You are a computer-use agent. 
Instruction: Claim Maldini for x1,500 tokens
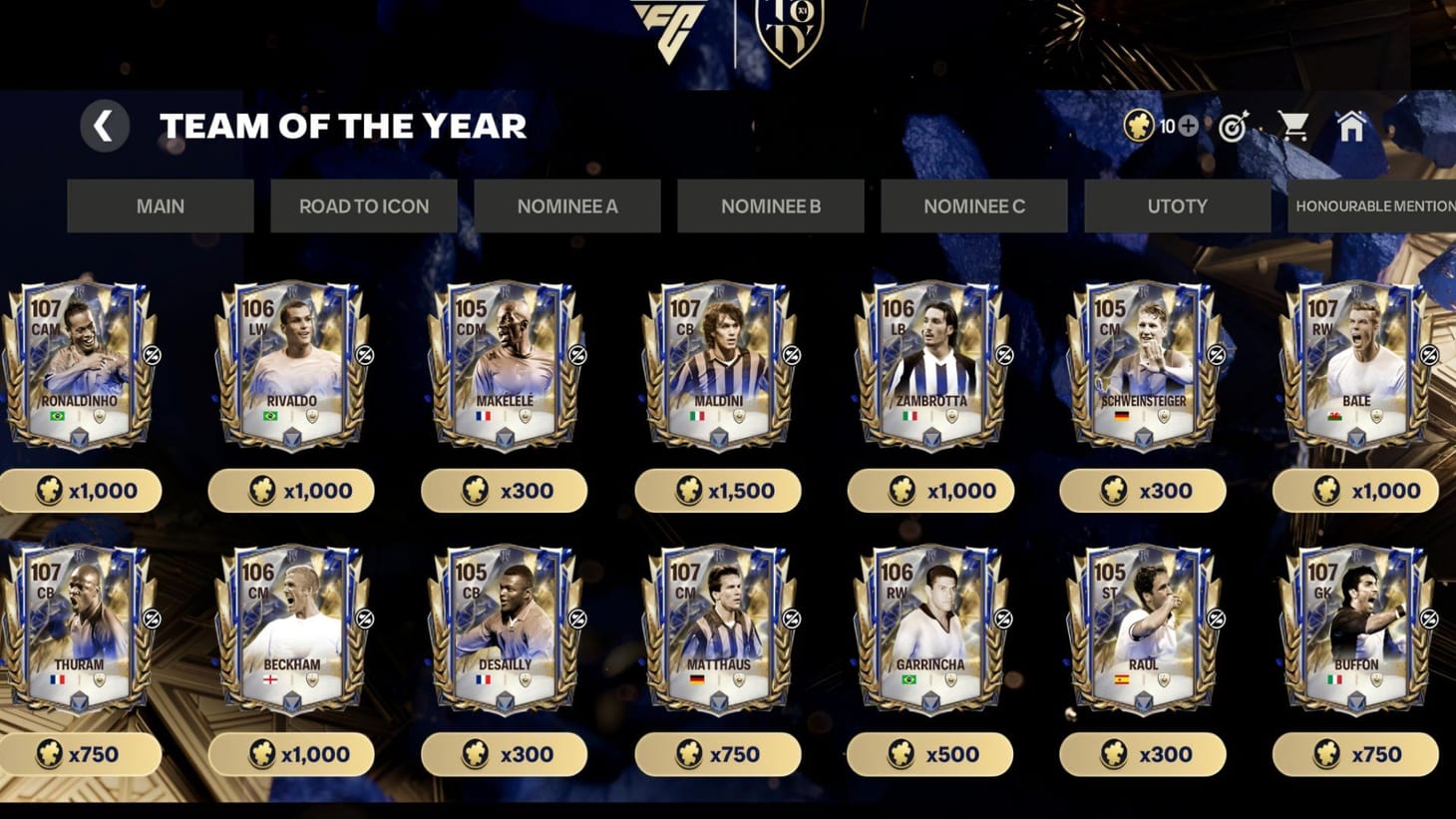pos(717,490)
